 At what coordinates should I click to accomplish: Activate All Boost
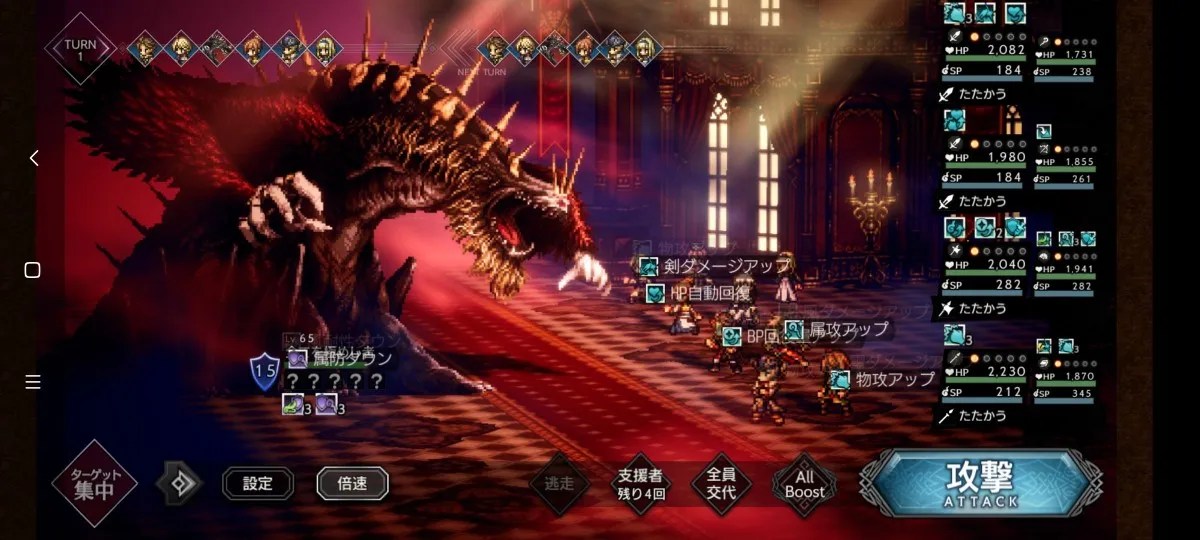click(x=804, y=485)
